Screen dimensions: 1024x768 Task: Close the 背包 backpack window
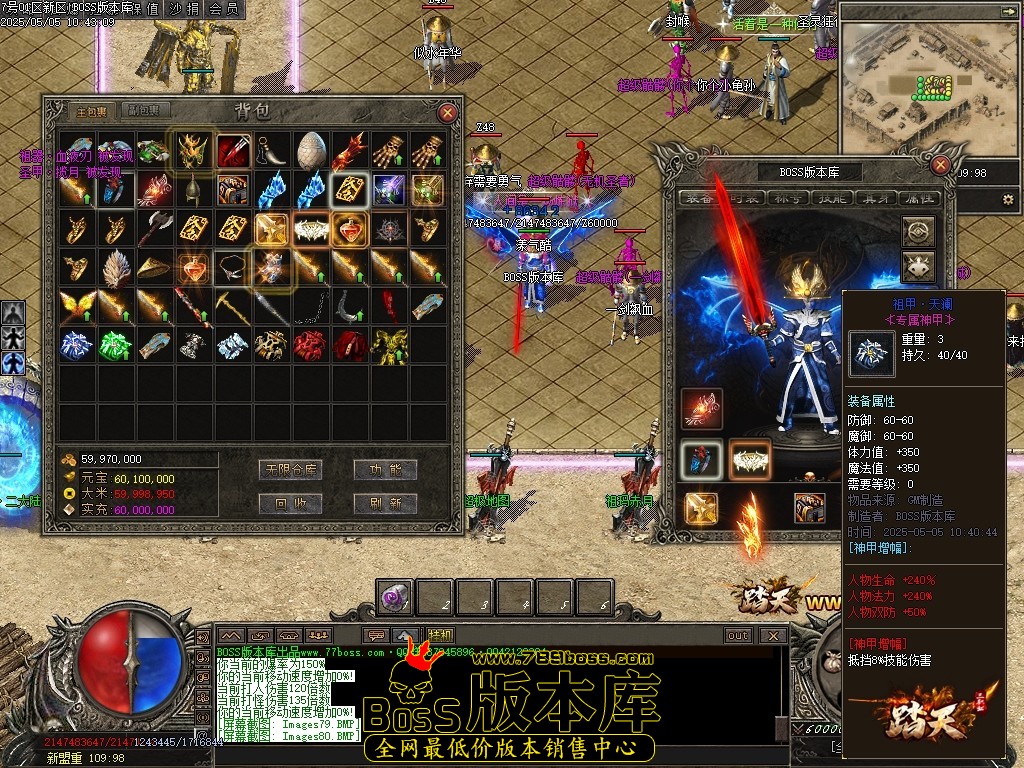(448, 113)
